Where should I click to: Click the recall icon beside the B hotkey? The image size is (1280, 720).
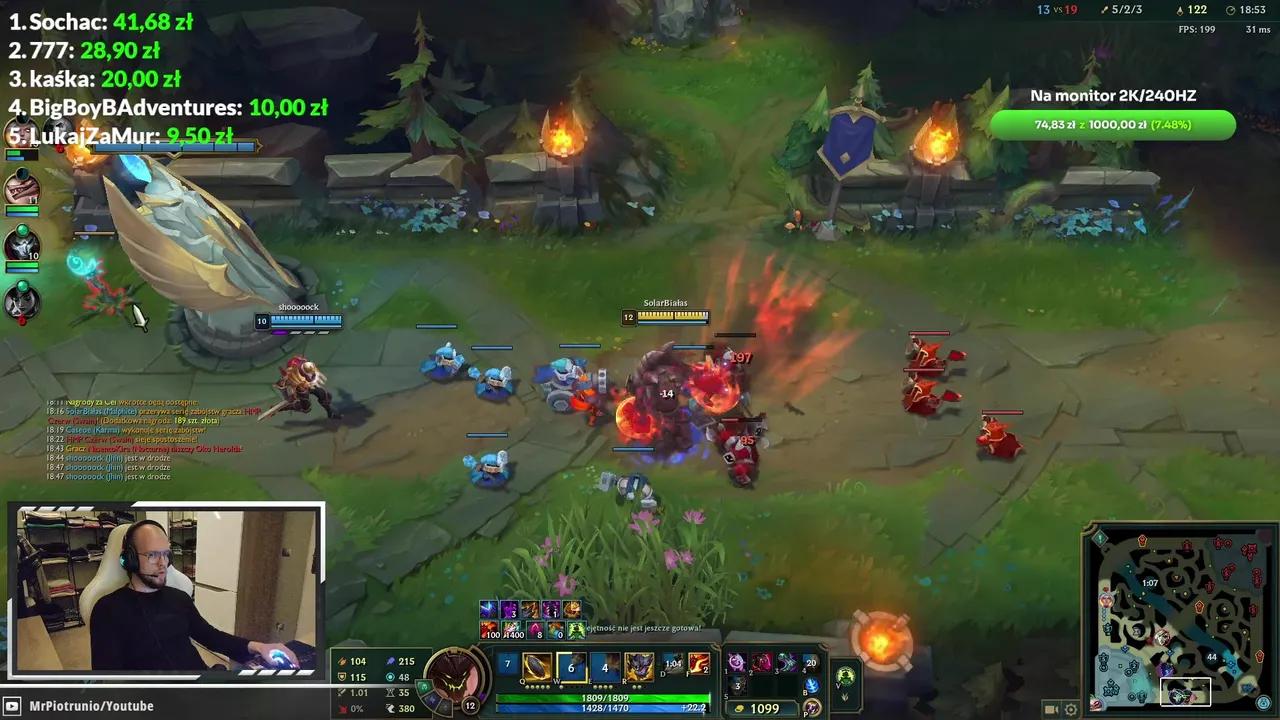814,684
